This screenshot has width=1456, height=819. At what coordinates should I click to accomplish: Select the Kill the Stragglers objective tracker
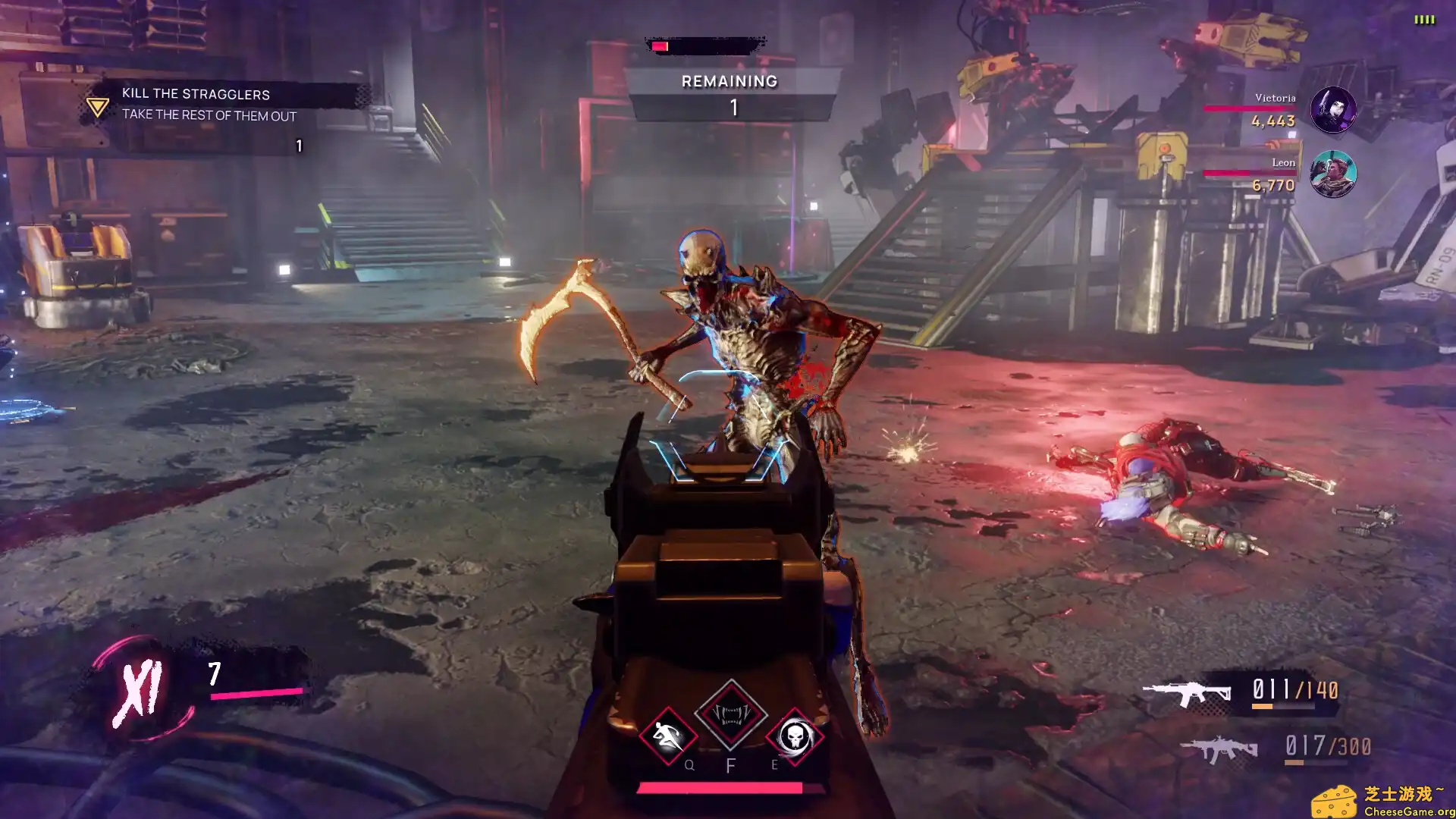tap(196, 104)
